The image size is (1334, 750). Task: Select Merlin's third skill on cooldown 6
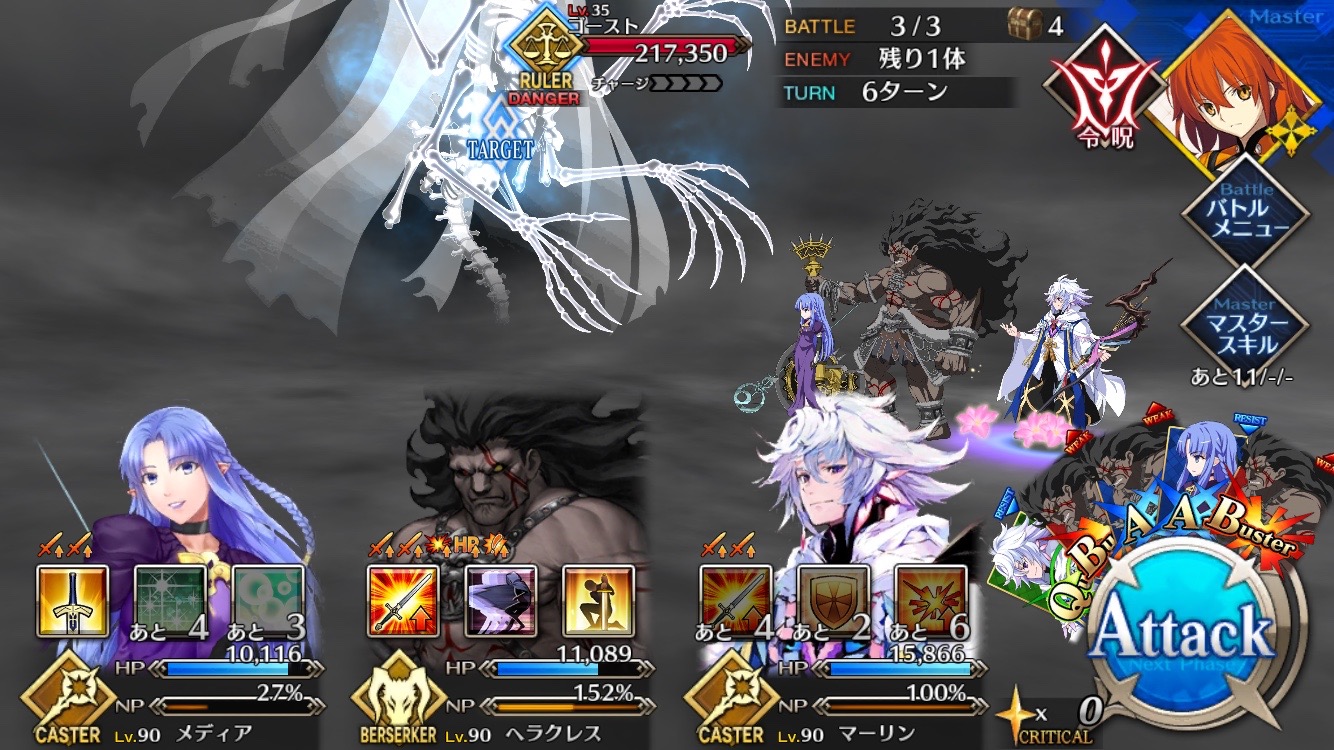click(x=930, y=601)
